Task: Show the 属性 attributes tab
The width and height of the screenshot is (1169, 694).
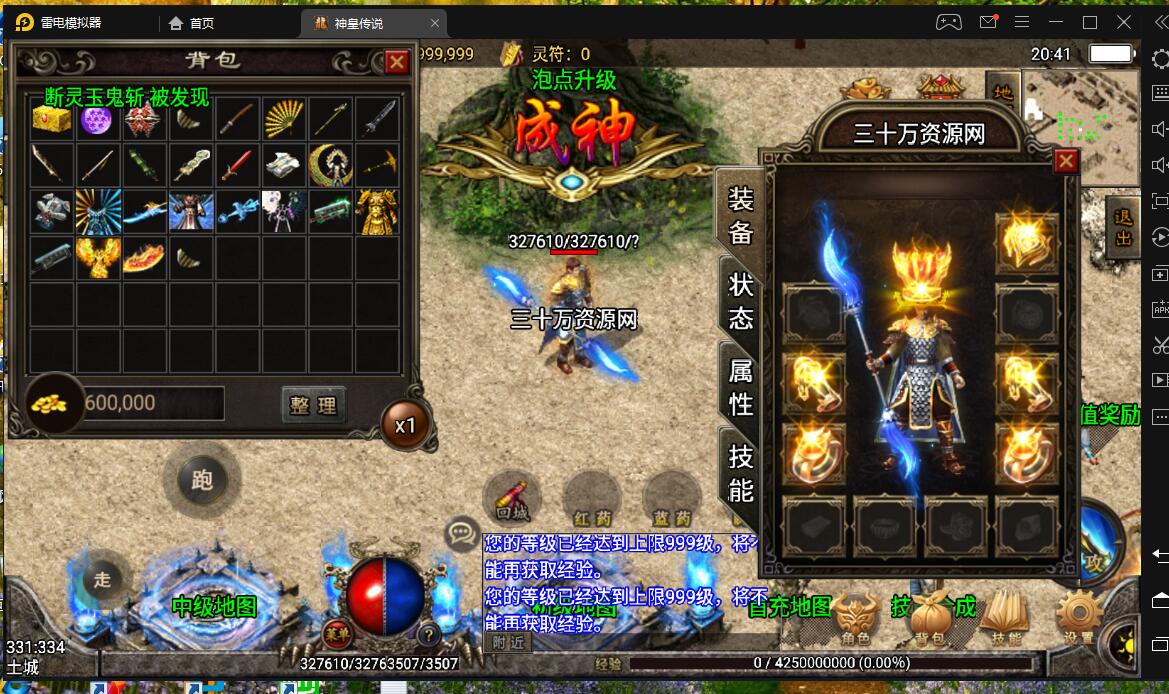Action: [740, 387]
